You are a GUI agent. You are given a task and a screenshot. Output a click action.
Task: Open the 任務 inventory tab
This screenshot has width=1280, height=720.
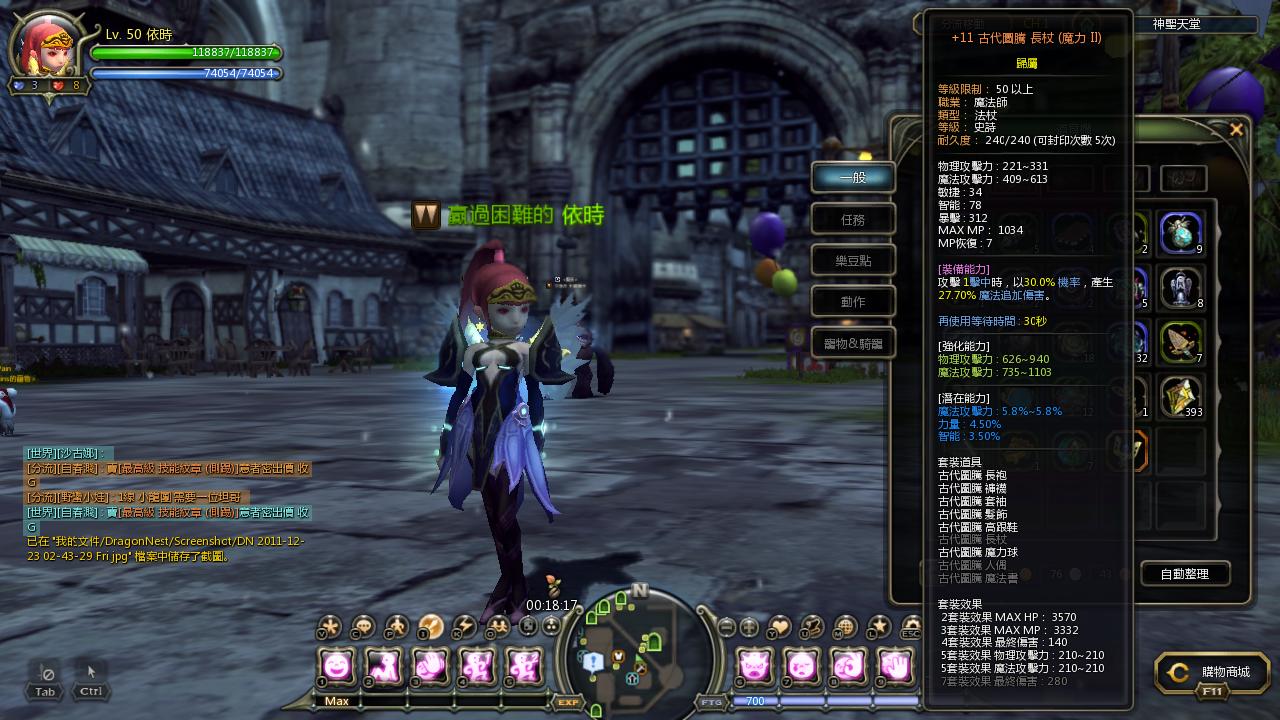click(853, 219)
